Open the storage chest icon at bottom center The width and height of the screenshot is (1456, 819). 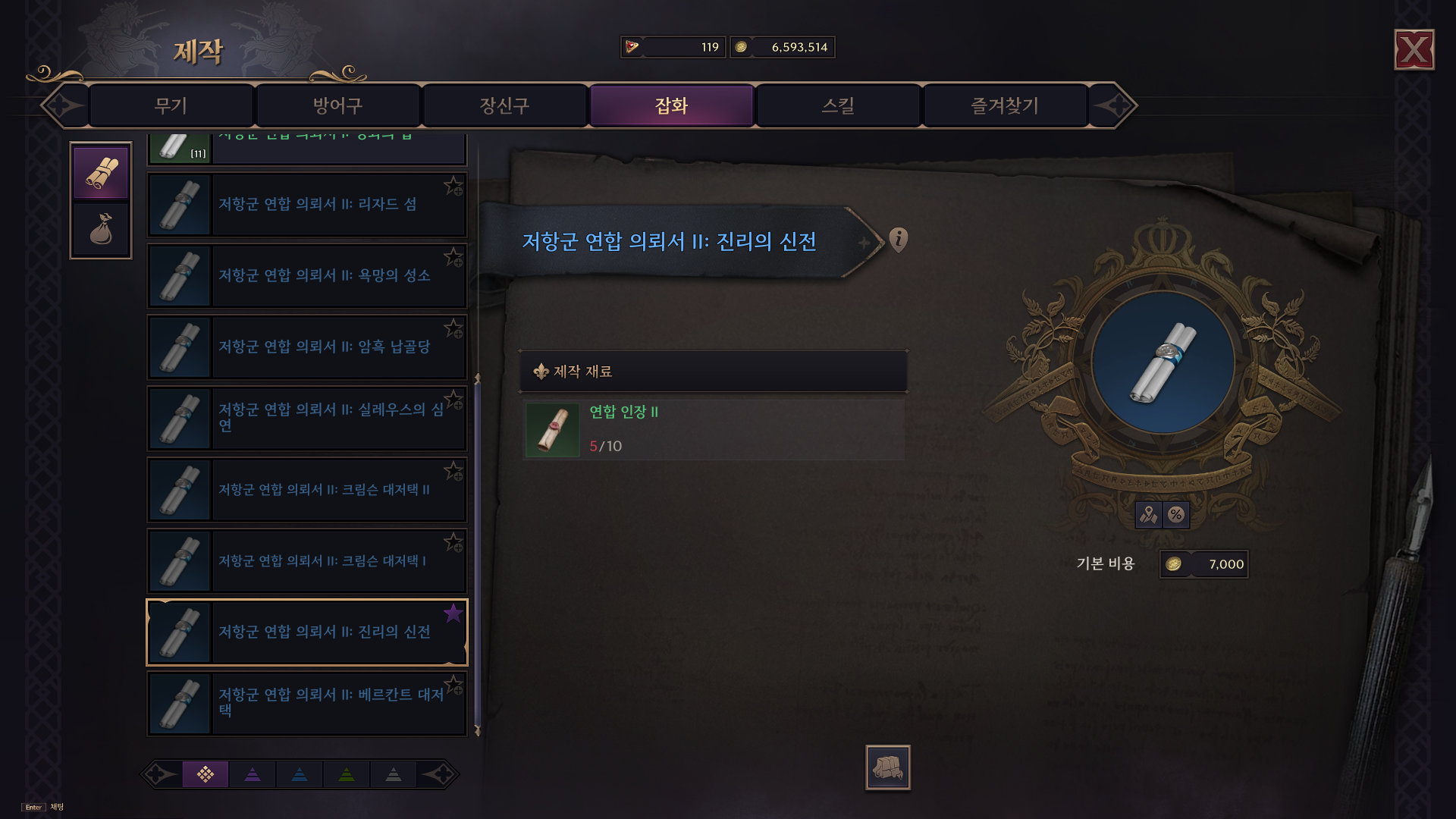pyautogui.click(x=889, y=767)
